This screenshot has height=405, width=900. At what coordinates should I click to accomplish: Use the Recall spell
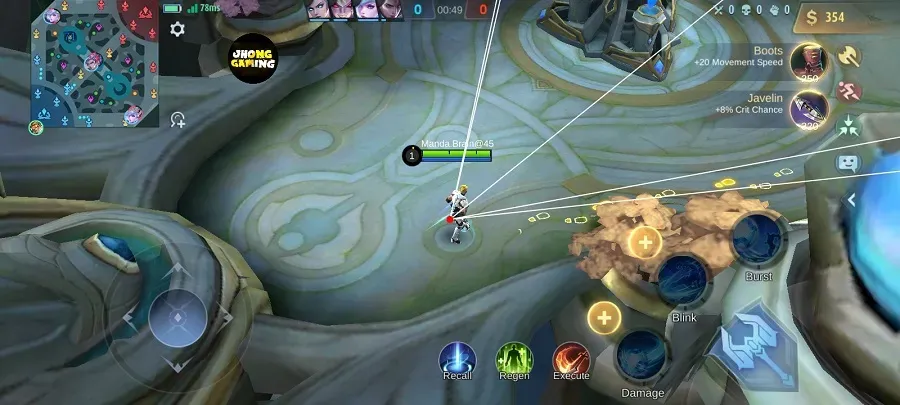(x=458, y=358)
